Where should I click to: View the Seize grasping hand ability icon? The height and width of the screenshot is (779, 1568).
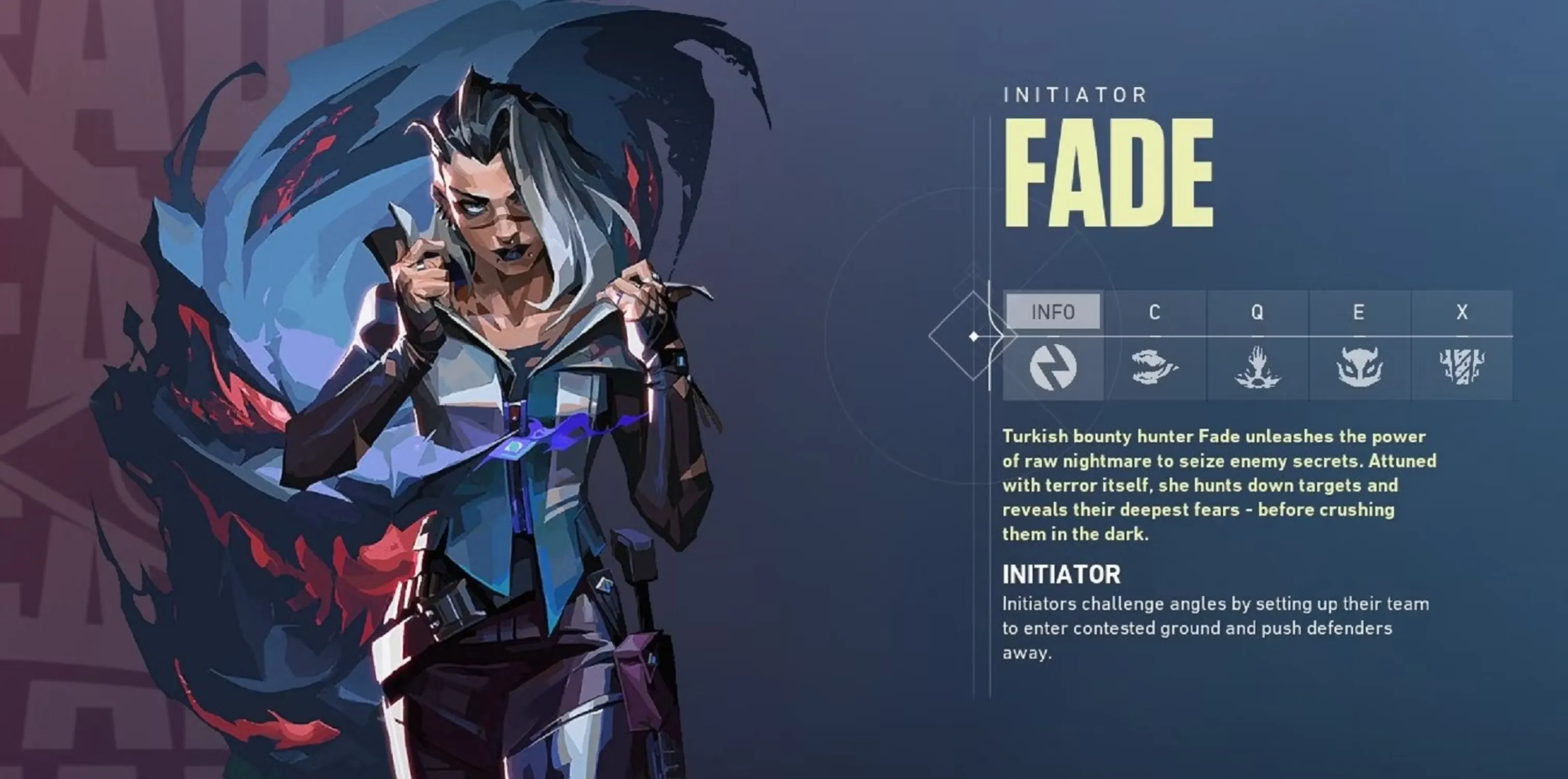(x=1257, y=367)
